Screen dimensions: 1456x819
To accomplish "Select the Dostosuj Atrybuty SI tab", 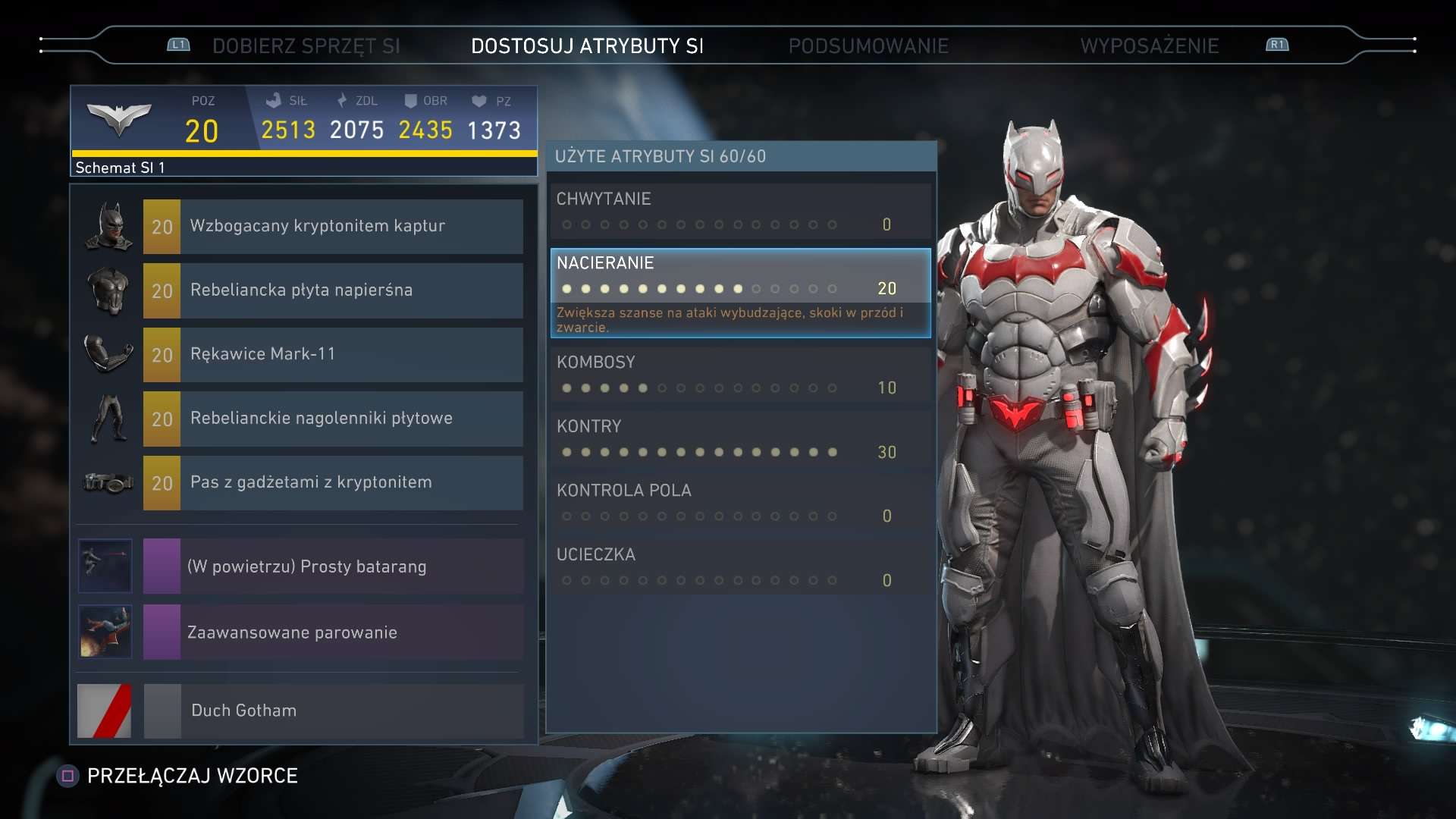I will coord(587,46).
